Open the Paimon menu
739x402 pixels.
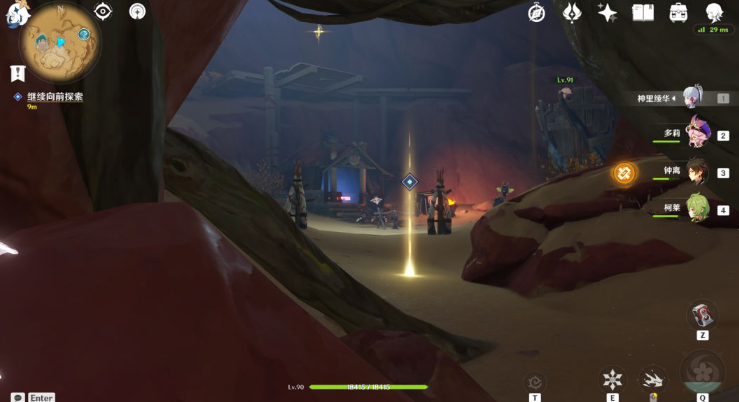coord(16,13)
